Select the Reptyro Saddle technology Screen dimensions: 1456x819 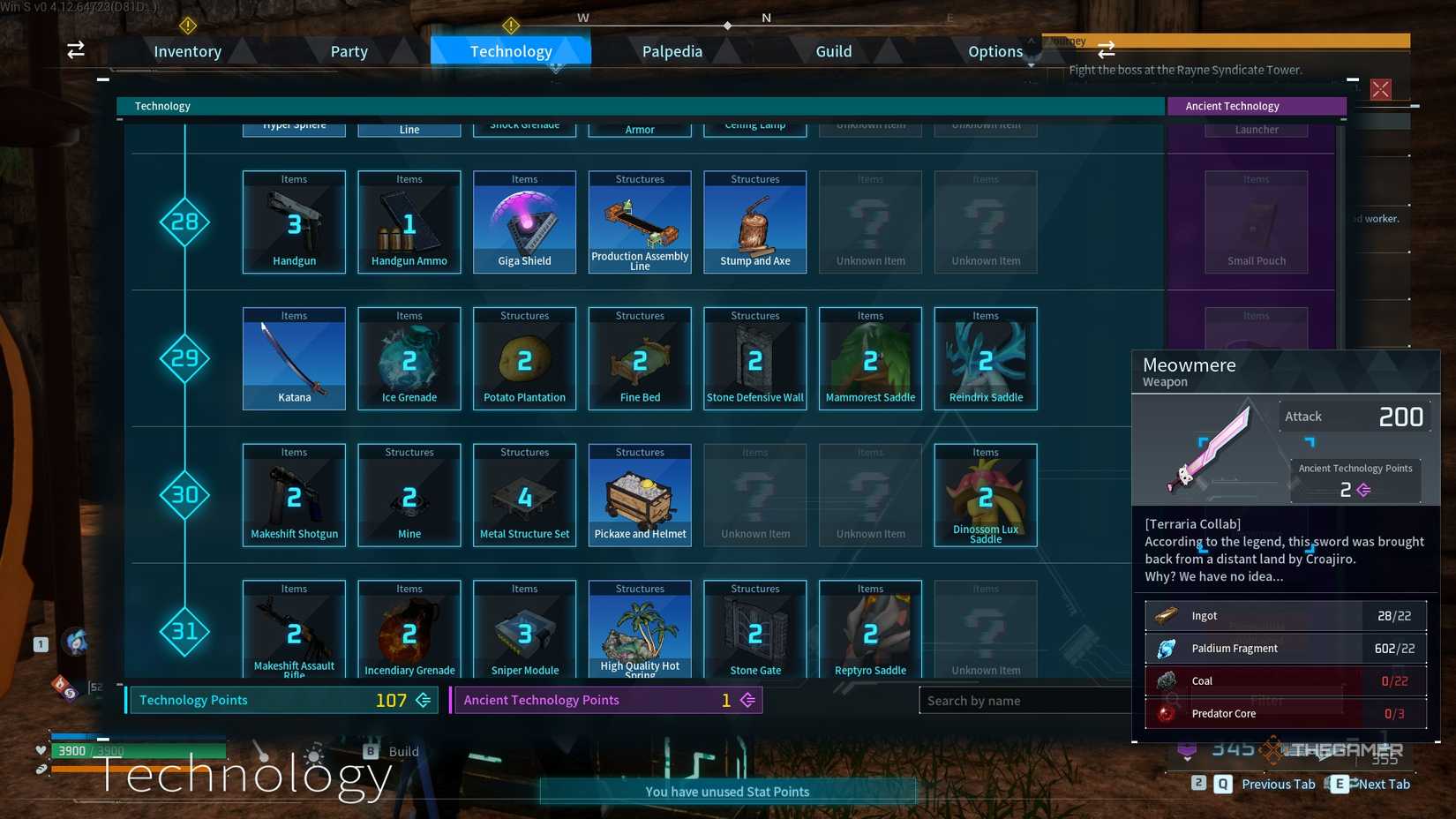pyautogui.click(x=870, y=627)
